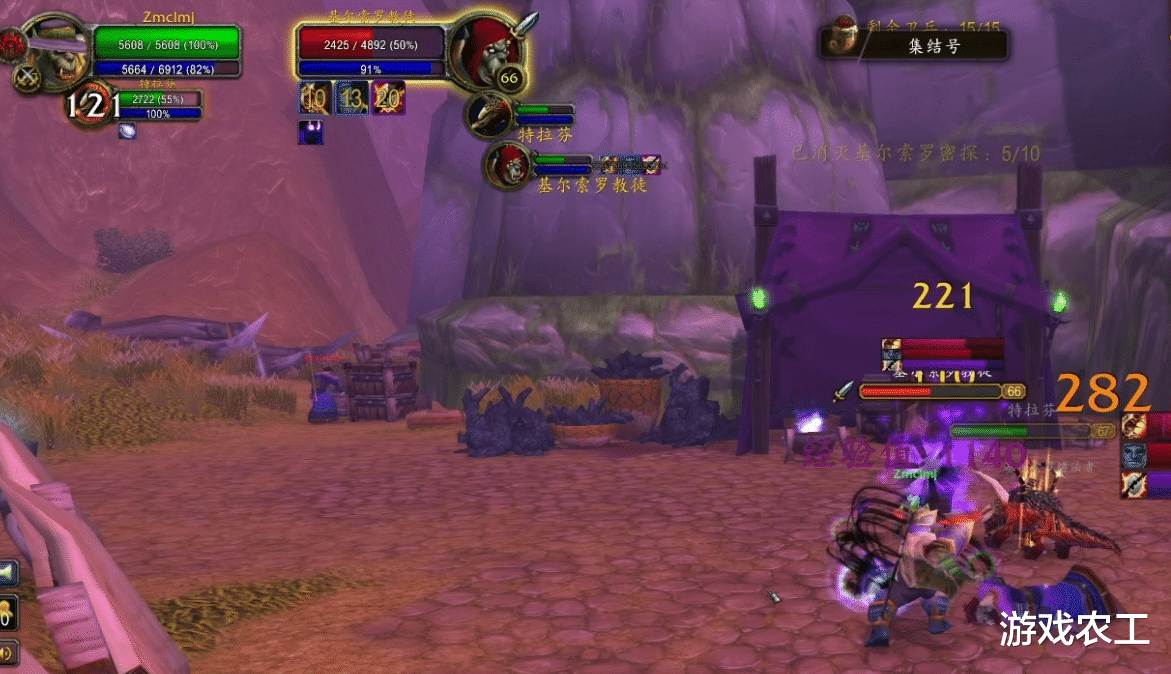Select the 特拉芬 target-of-target portrait
Screen dimensions: 1171x674
[492, 114]
